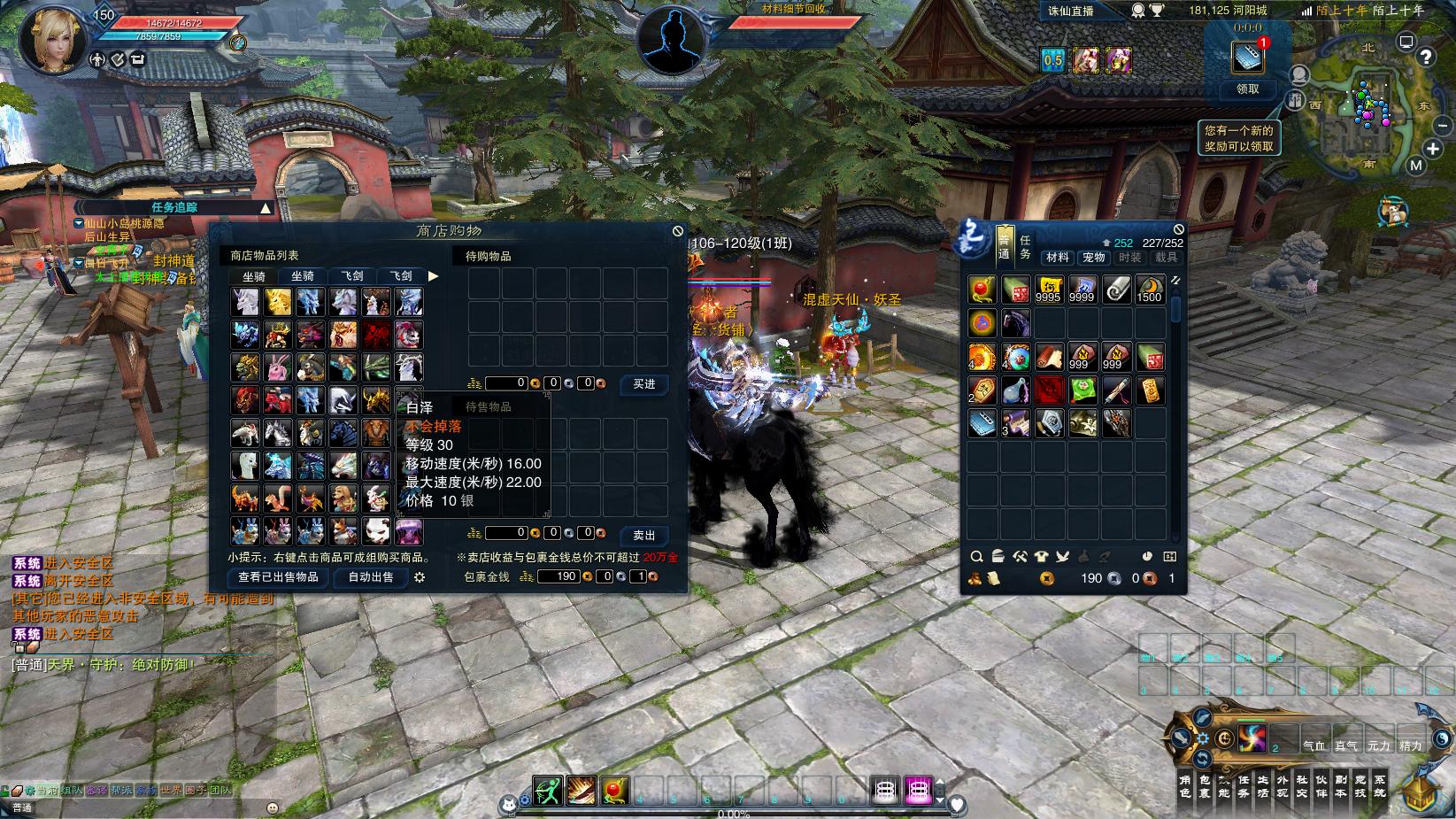This screenshot has height=819, width=1456.
Task: Open 查看已出售物品 sold items list
Action: 279,577
